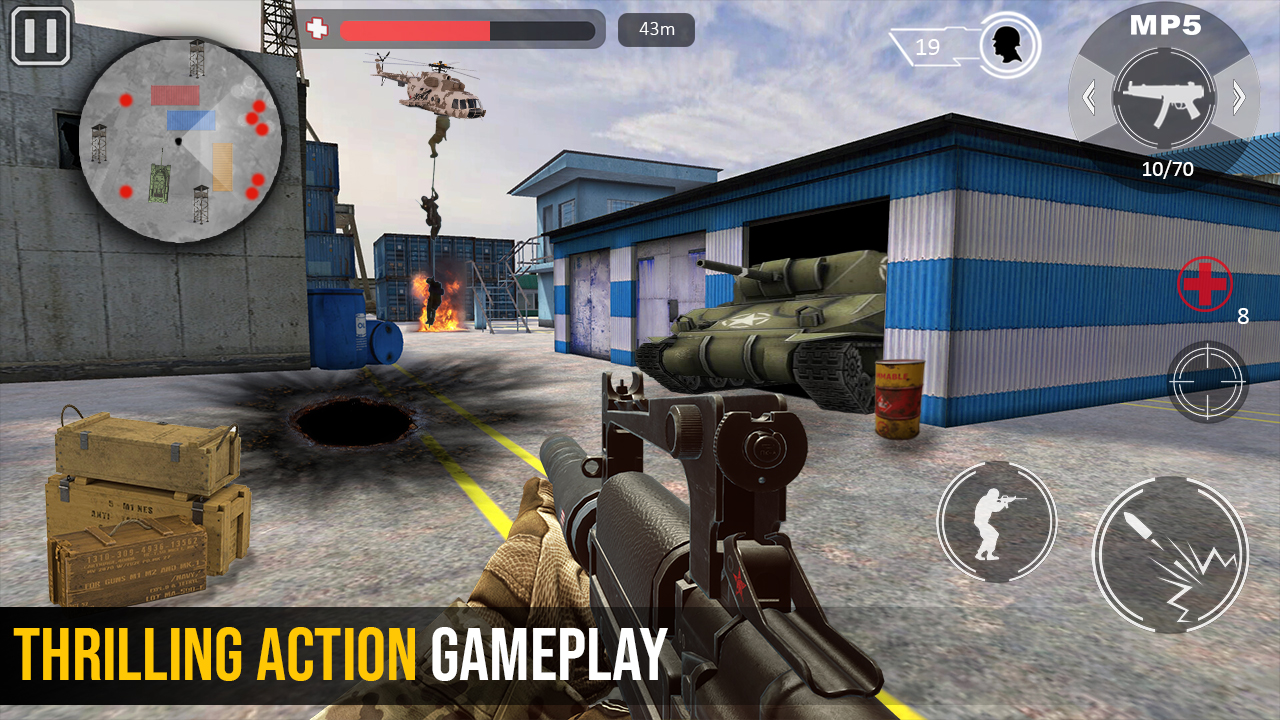
Task: Pause the game with the pause icon
Action: 40,36
